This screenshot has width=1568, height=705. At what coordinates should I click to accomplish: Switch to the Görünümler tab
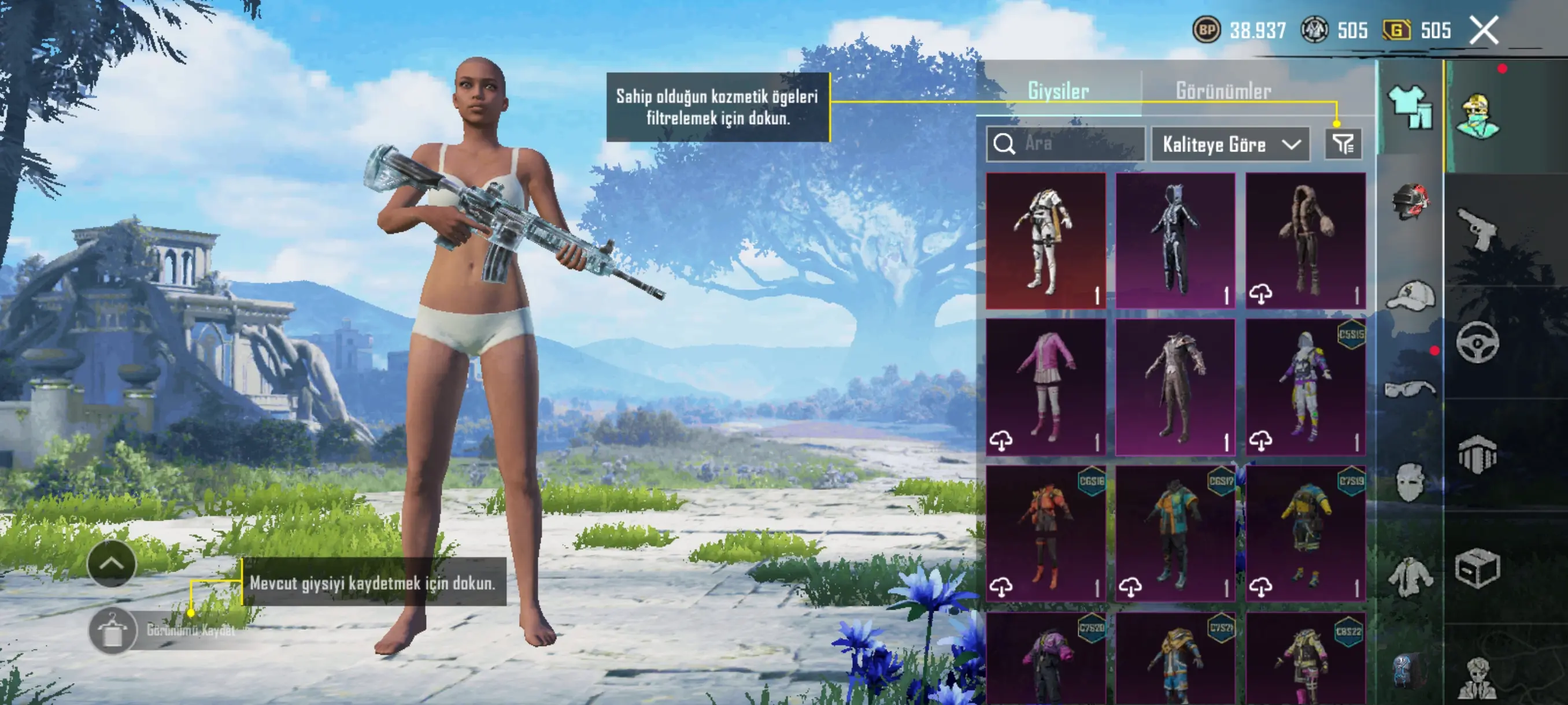(x=1223, y=91)
